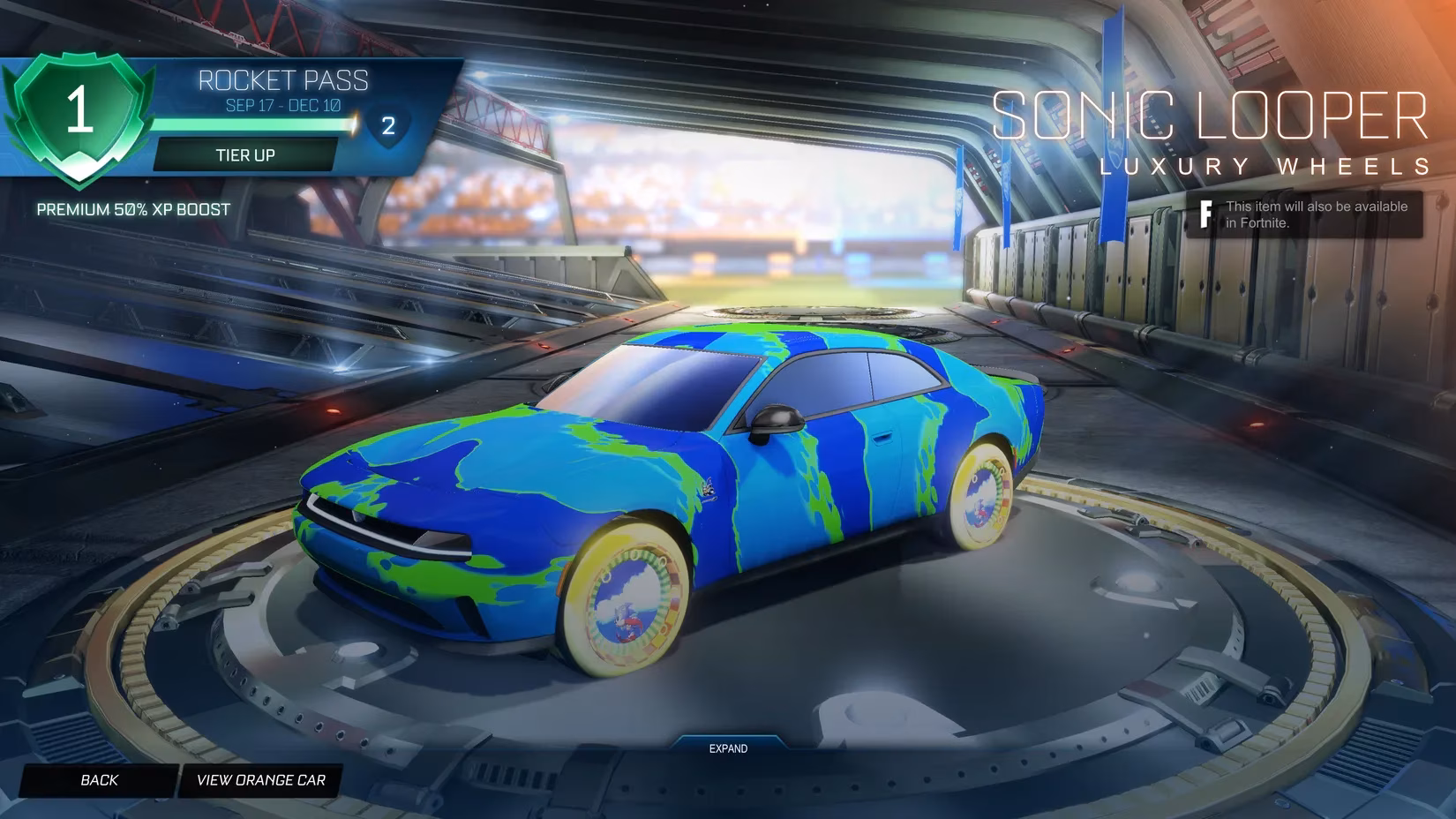Image resolution: width=1456 pixels, height=819 pixels.
Task: Select VIEW ORANGE CAR
Action: 259,780
